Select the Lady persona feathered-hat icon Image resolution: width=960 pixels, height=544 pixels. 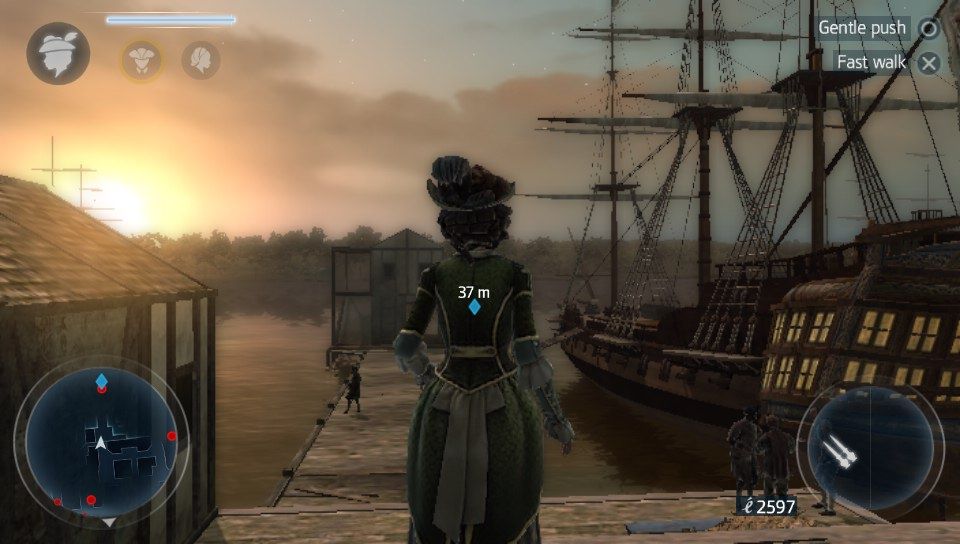[x=58, y=53]
